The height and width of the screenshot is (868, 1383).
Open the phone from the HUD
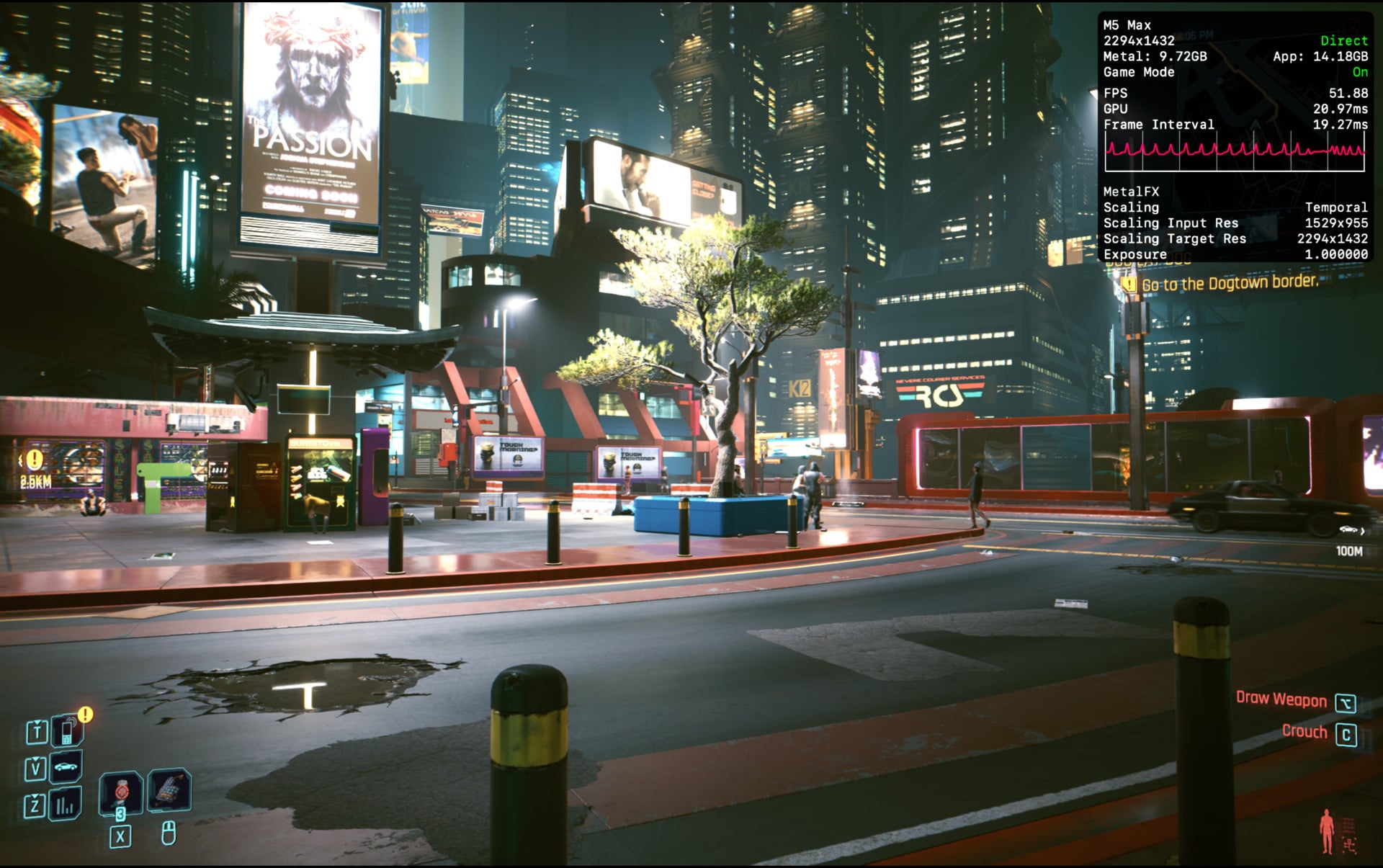pos(67,732)
